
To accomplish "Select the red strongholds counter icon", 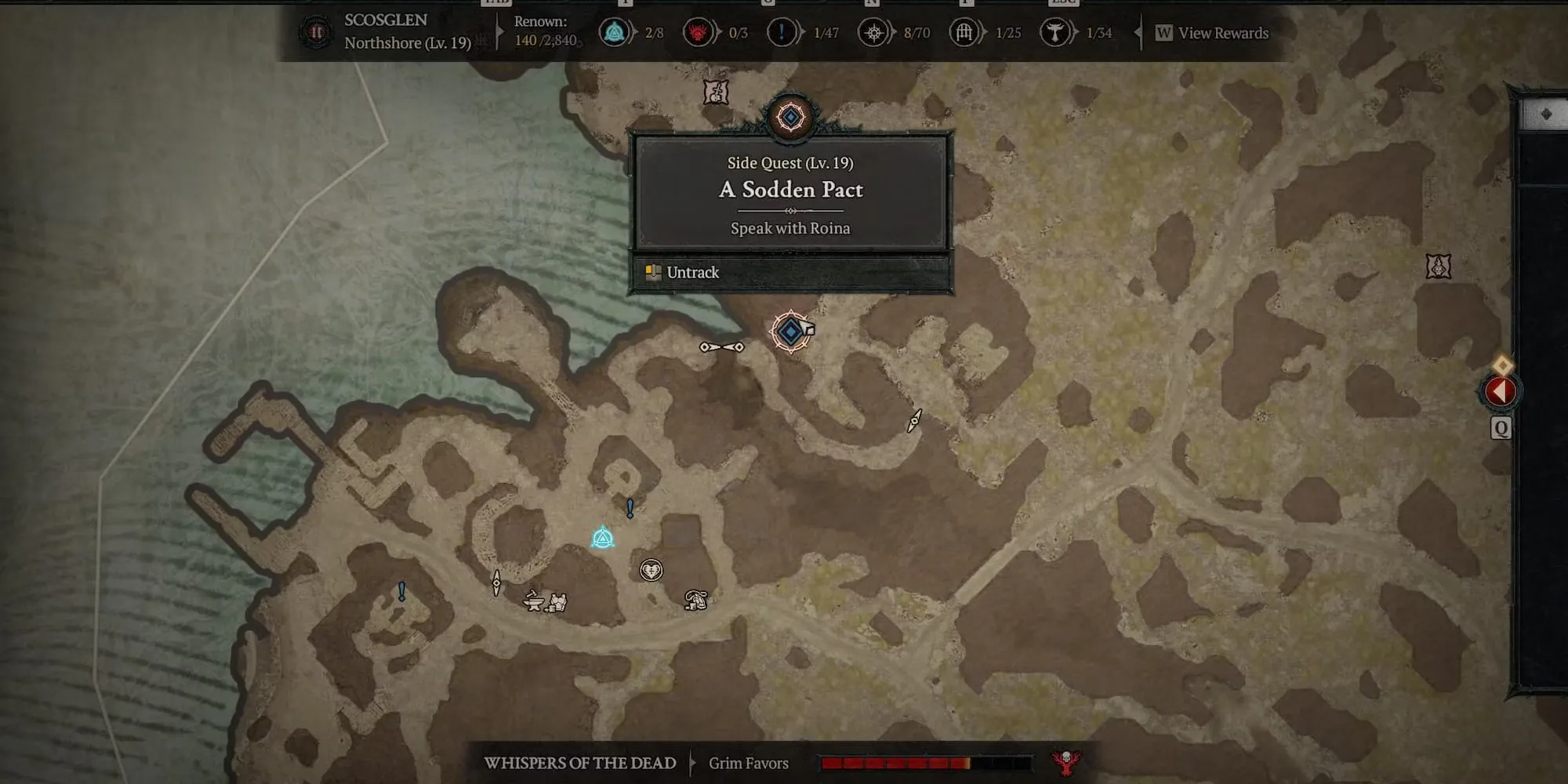I will pos(697,33).
